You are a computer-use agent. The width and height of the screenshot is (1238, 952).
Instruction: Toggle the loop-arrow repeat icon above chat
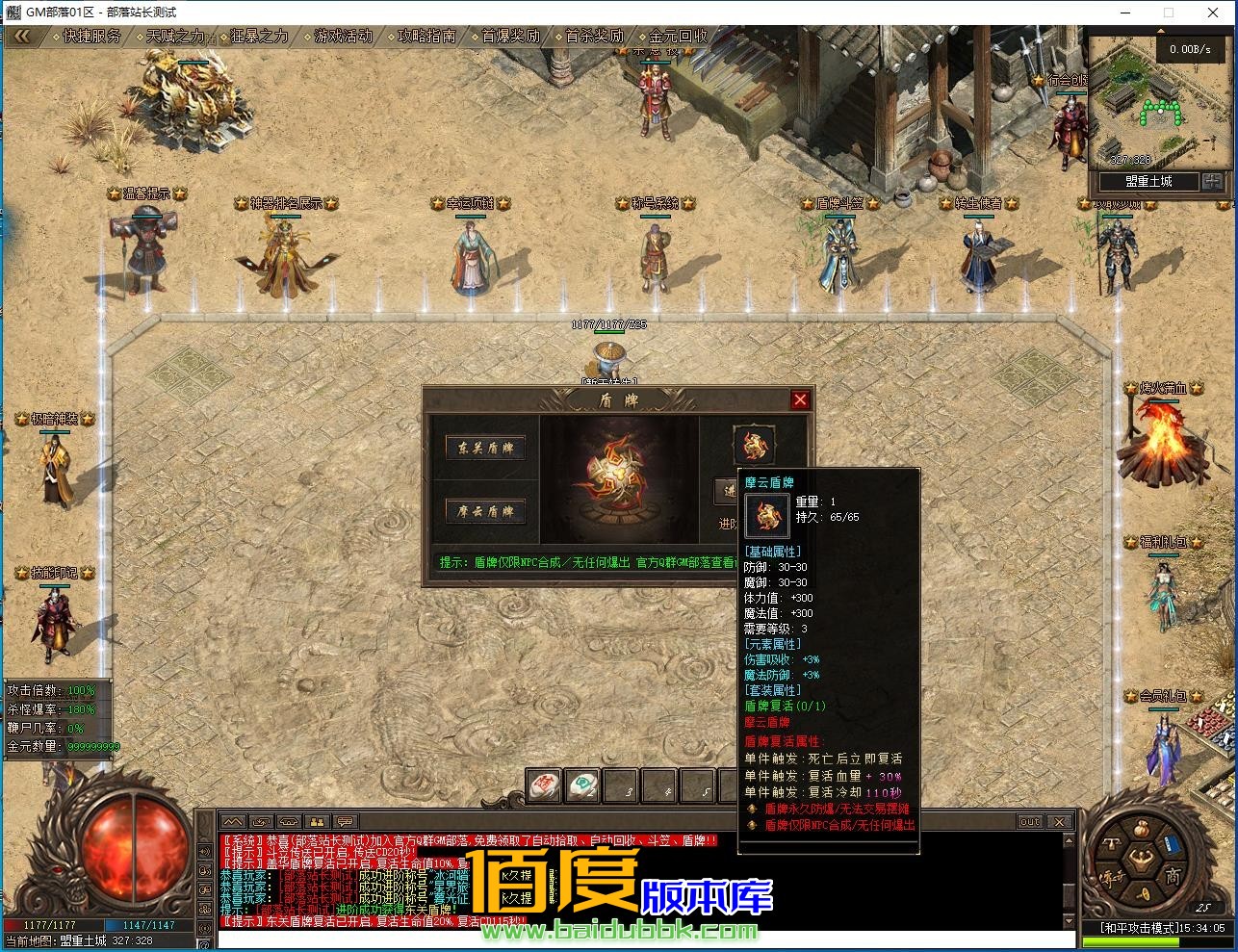[259, 822]
